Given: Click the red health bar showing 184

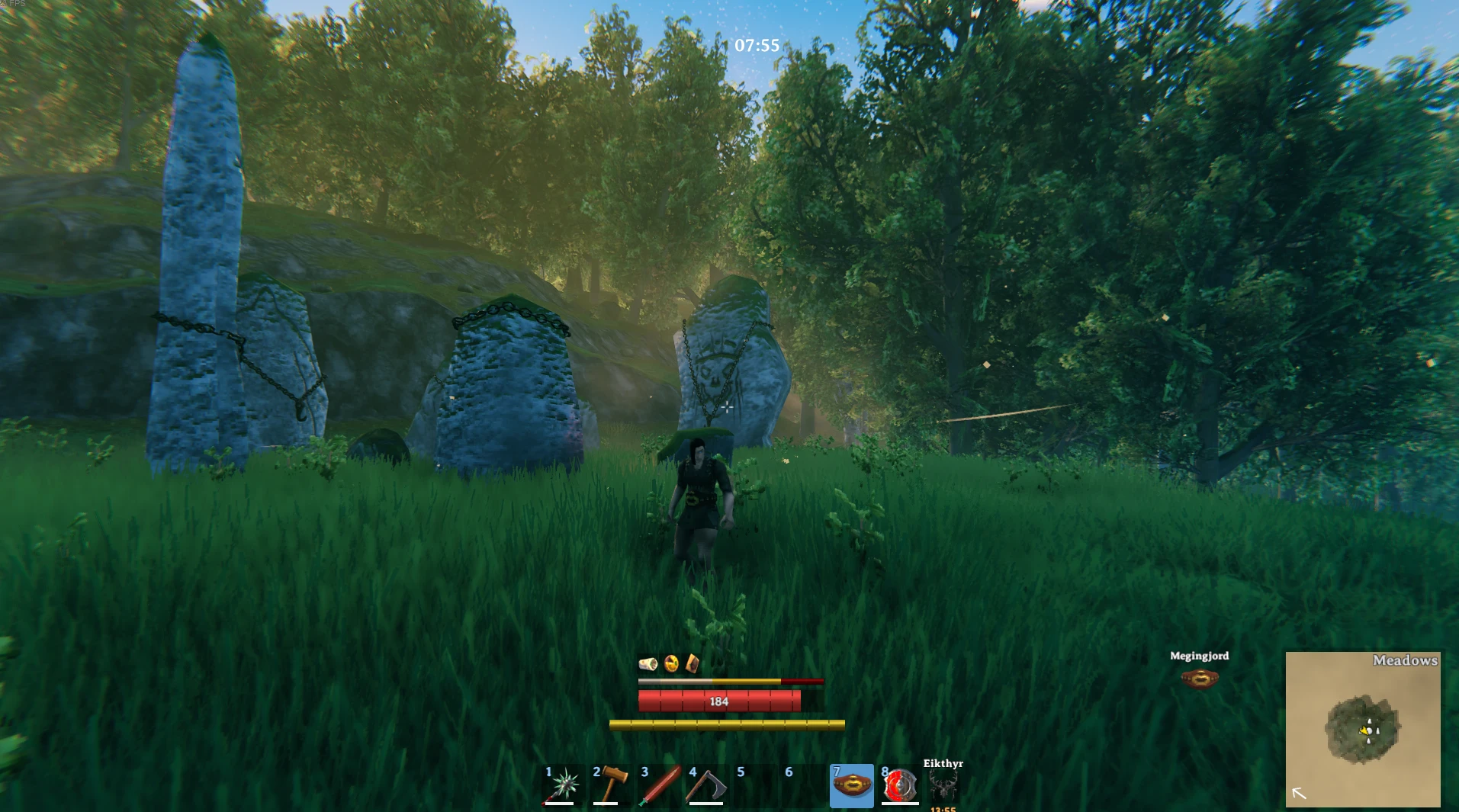Looking at the screenshot, I should 718,700.
